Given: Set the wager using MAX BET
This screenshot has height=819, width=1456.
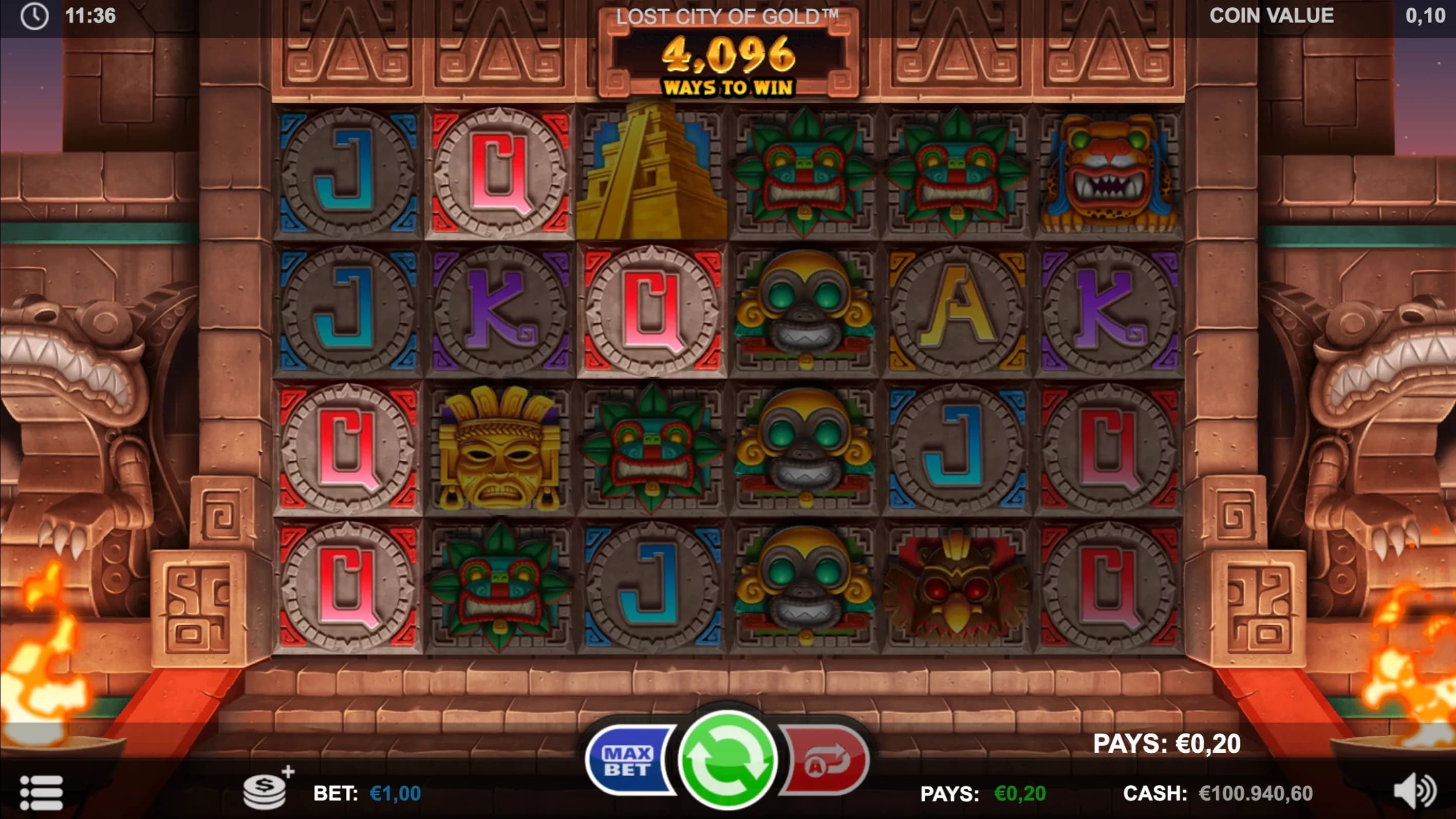Looking at the screenshot, I should click(x=628, y=761).
